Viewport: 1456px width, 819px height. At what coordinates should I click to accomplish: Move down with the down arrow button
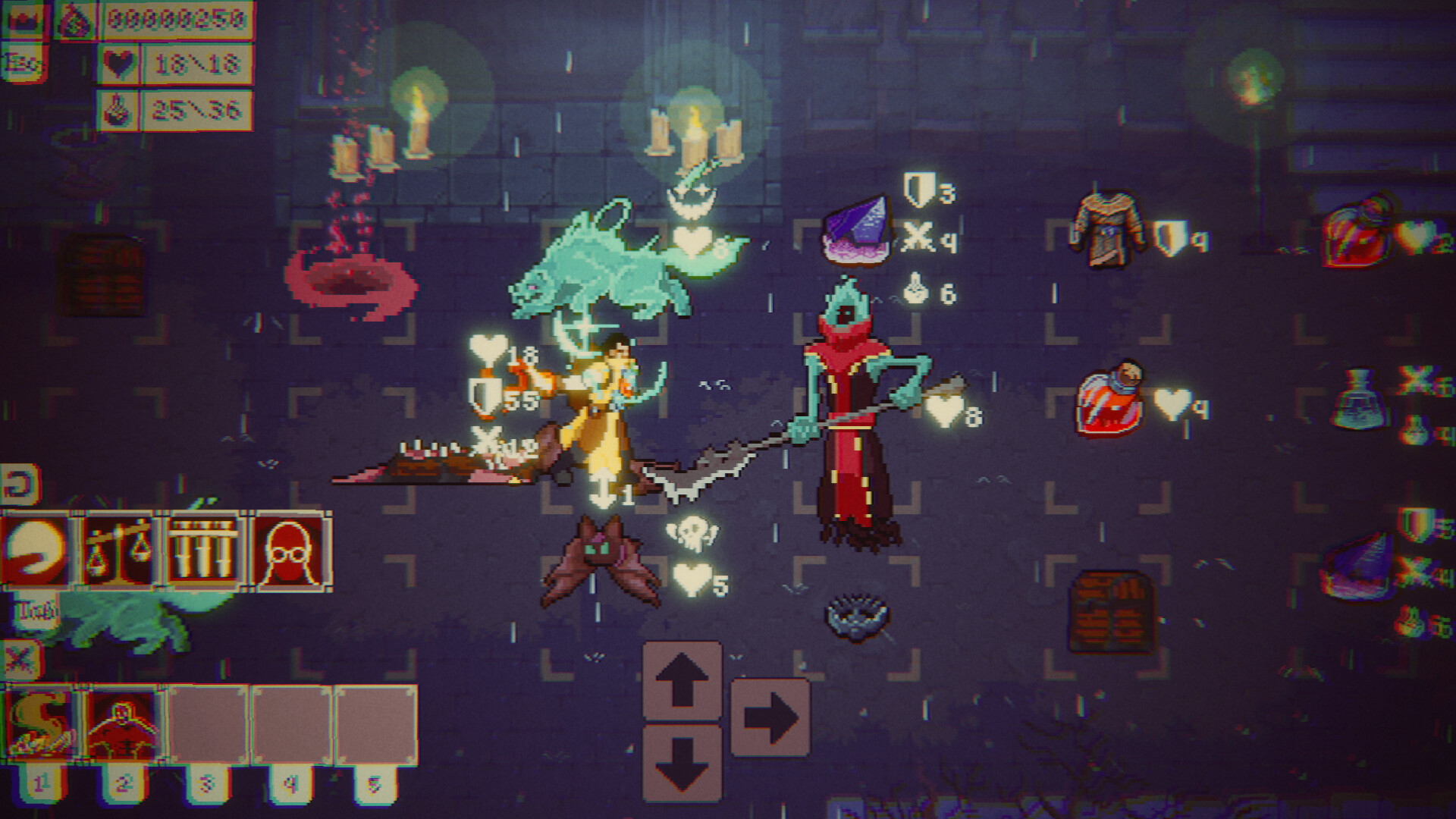point(682,763)
